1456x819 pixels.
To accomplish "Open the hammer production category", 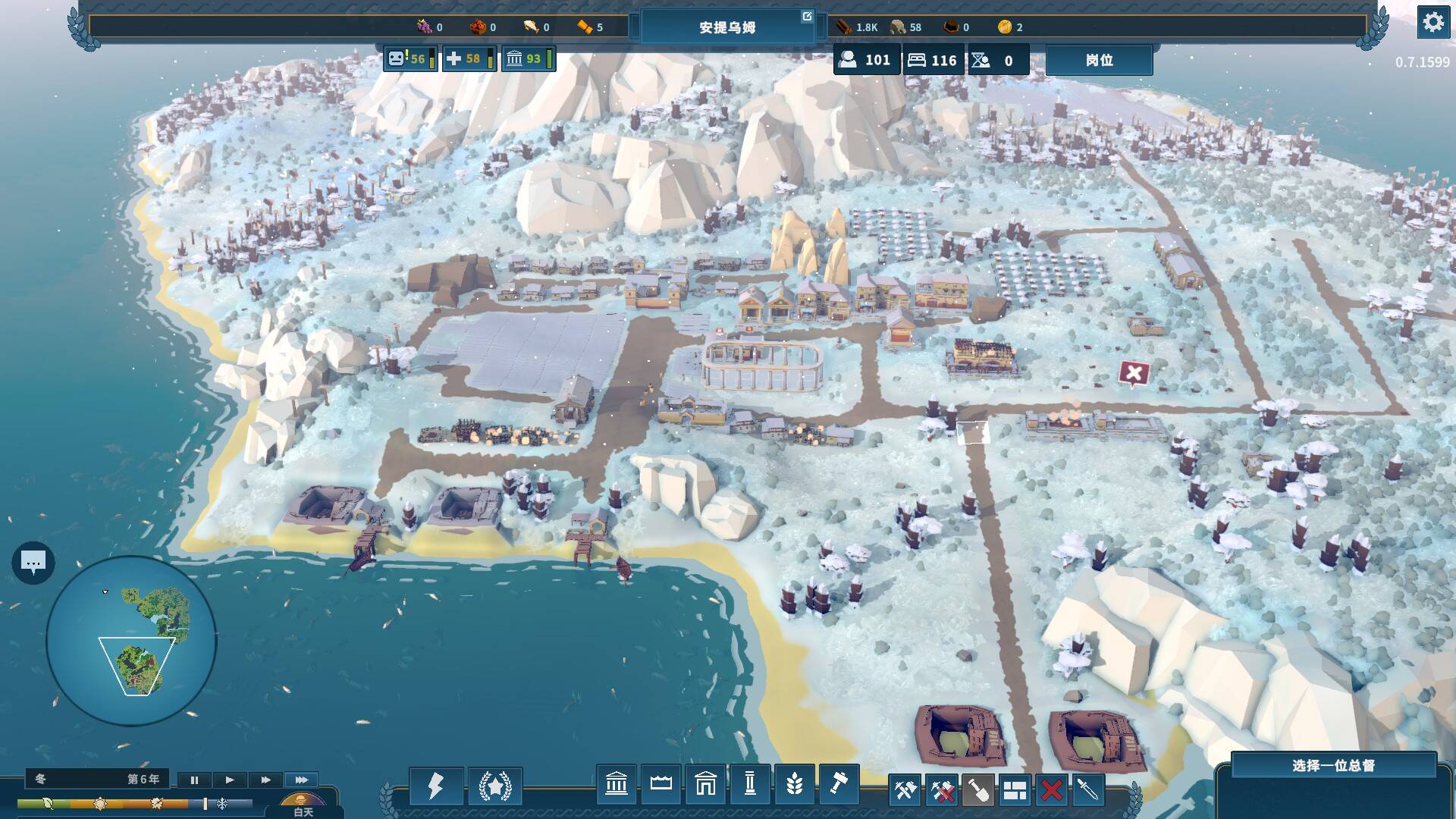I will click(838, 784).
